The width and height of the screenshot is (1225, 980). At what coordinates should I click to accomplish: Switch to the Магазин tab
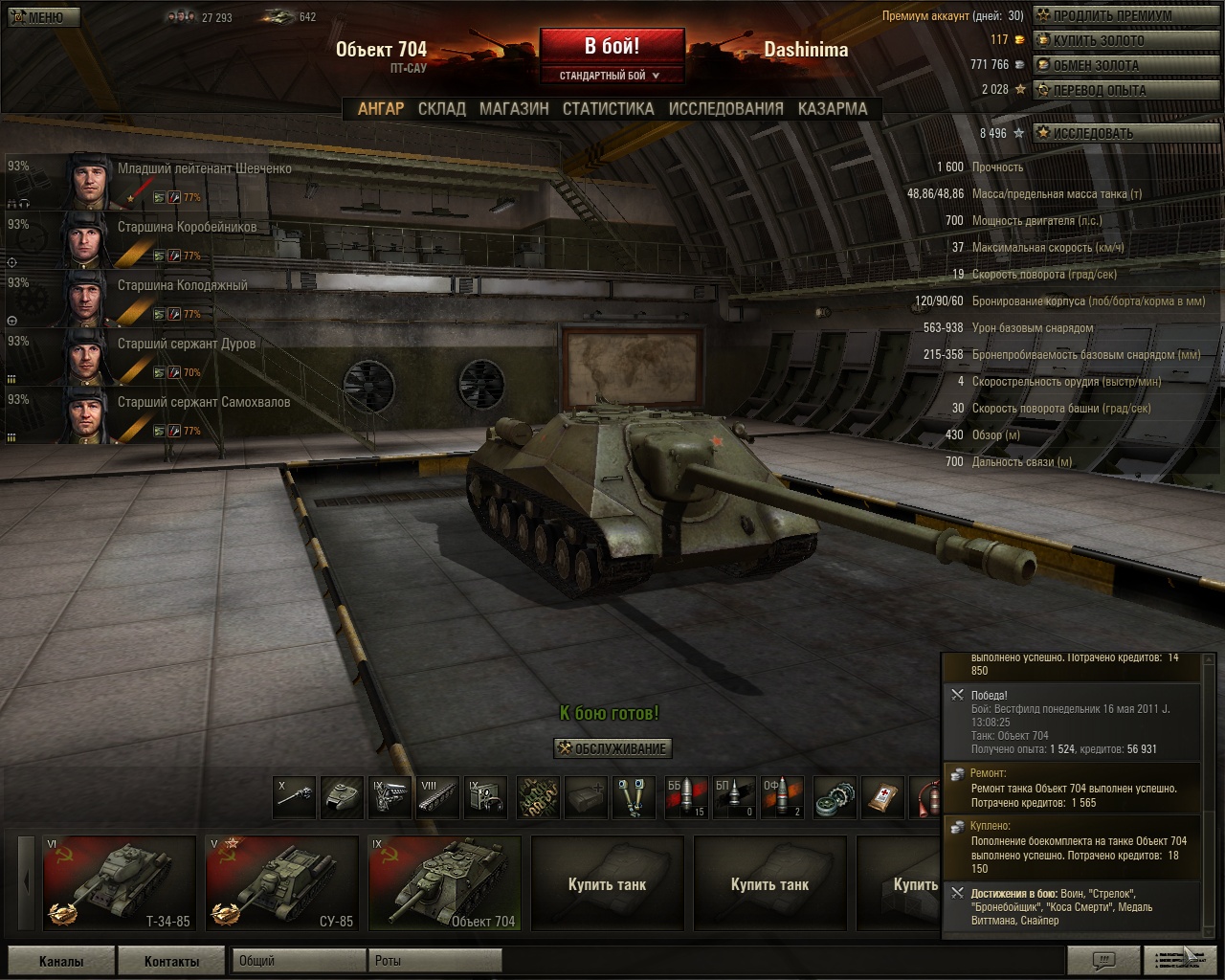[514, 109]
